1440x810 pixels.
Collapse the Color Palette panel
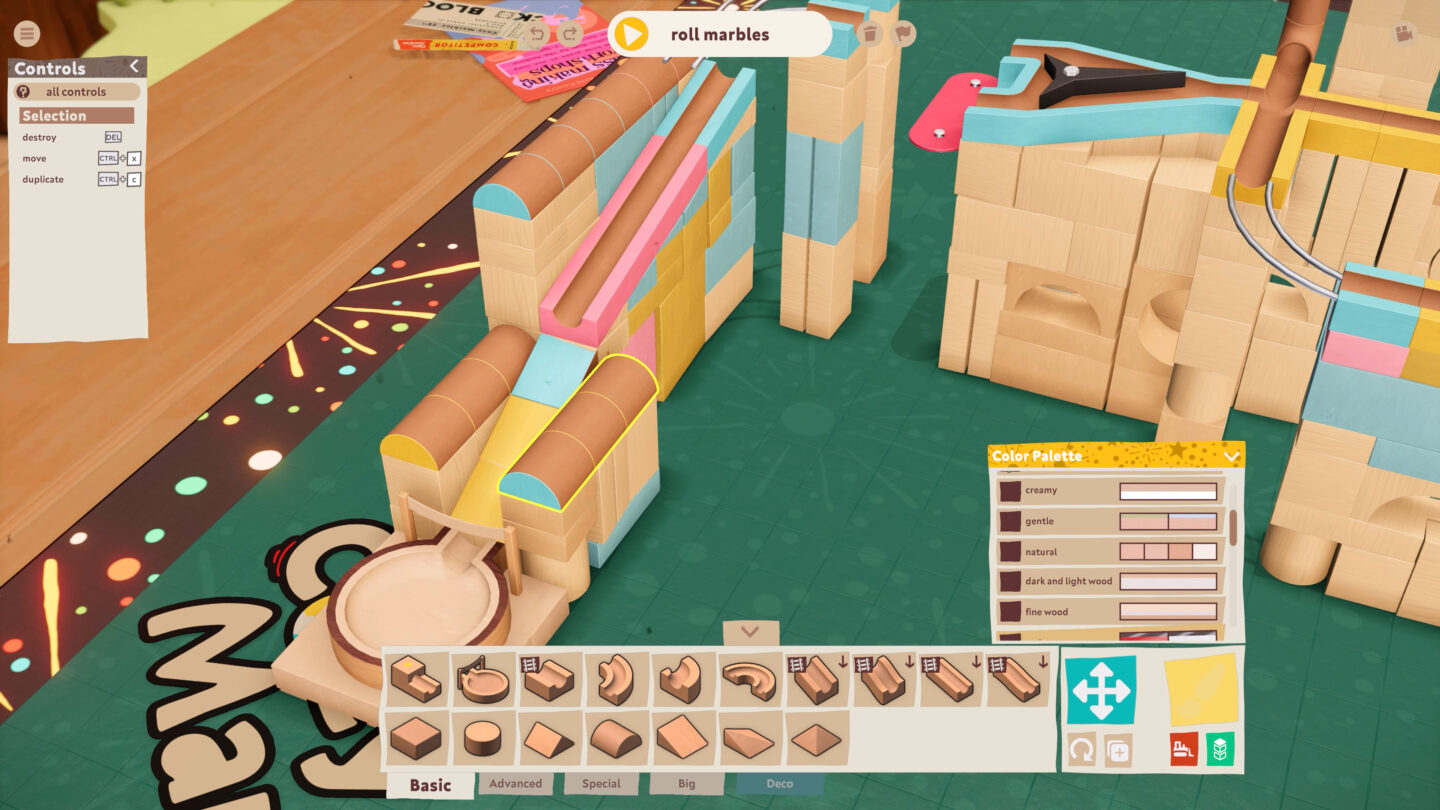coord(1233,456)
